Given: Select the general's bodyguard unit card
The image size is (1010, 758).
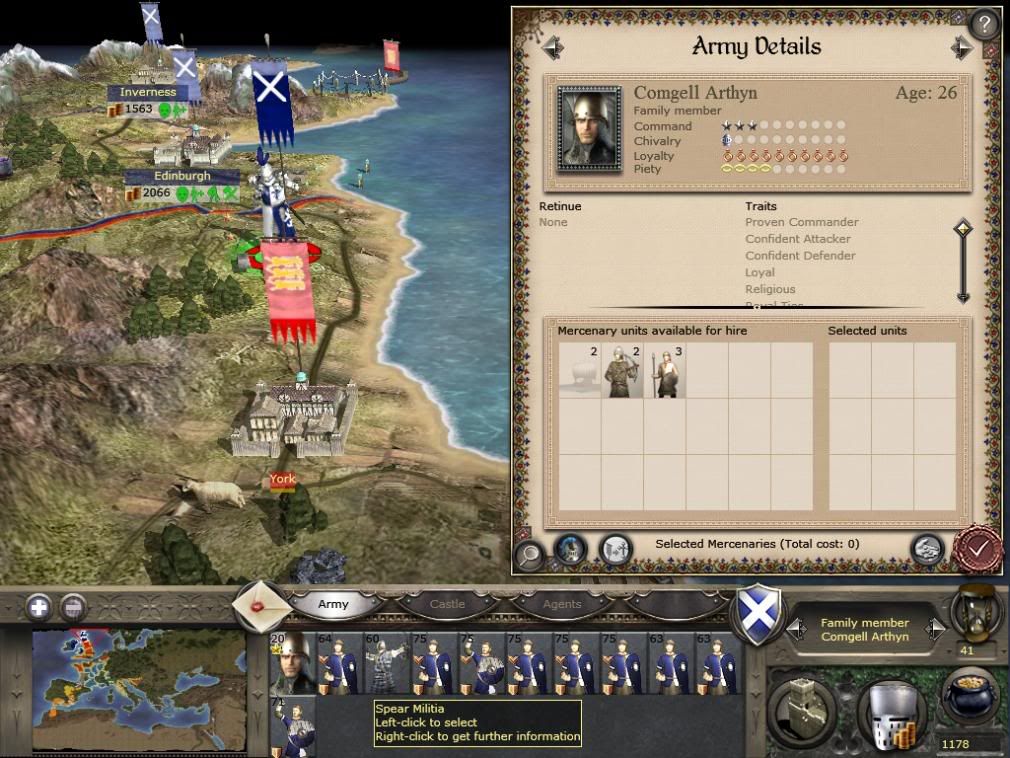Looking at the screenshot, I should (x=291, y=662).
